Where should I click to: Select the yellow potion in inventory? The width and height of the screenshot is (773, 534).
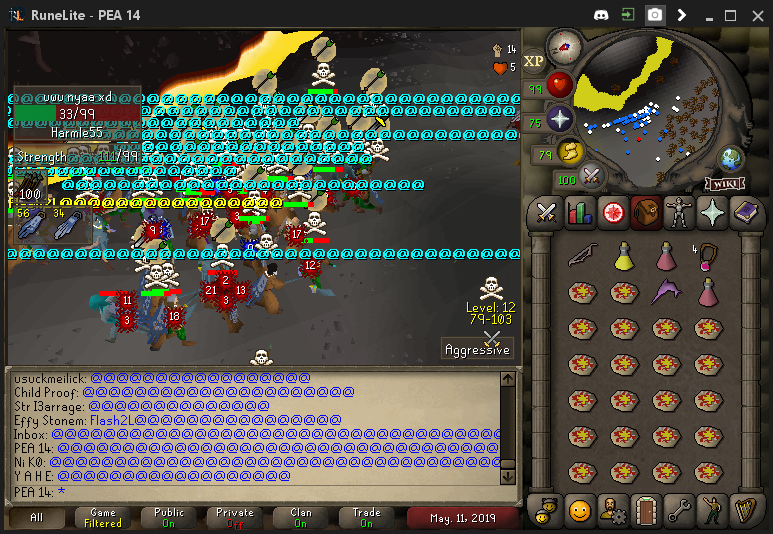pos(624,256)
